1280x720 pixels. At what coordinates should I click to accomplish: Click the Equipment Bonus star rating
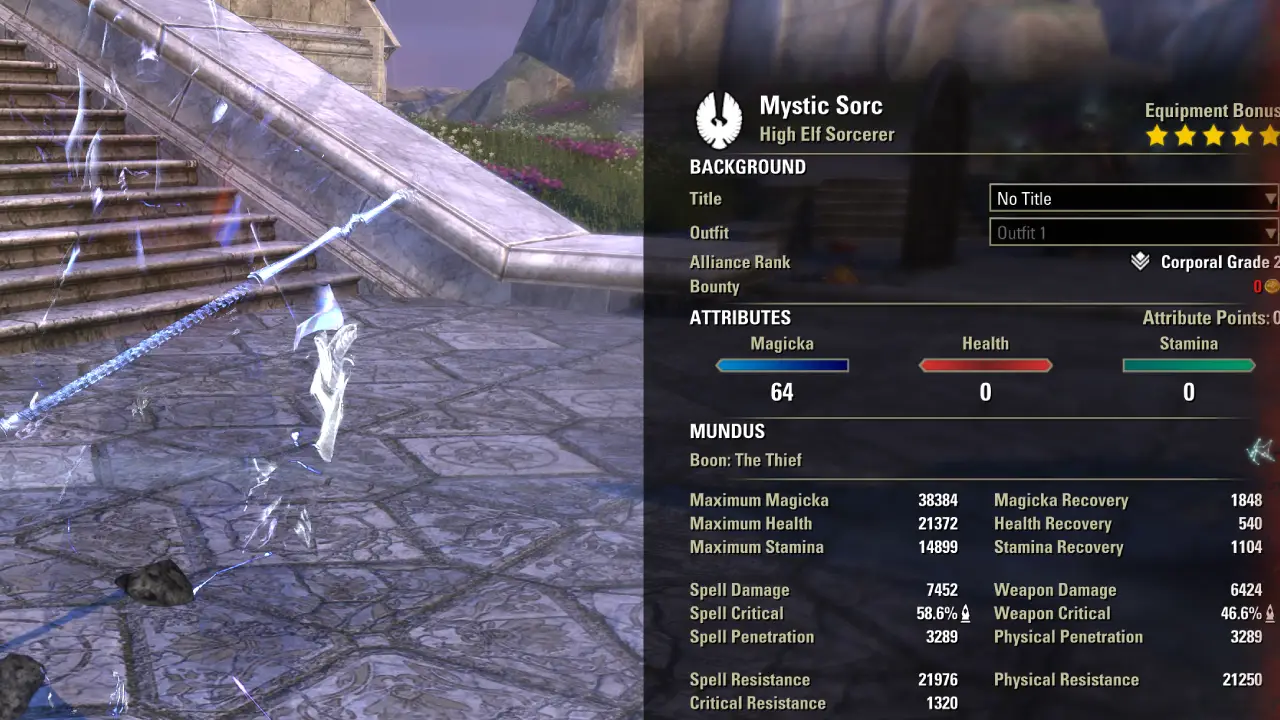tap(1212, 135)
